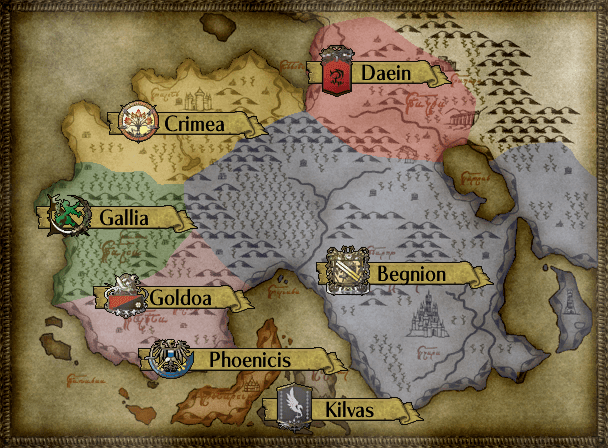Choose the Crimea banner label
The height and width of the screenshot is (448, 608).
(x=190, y=123)
